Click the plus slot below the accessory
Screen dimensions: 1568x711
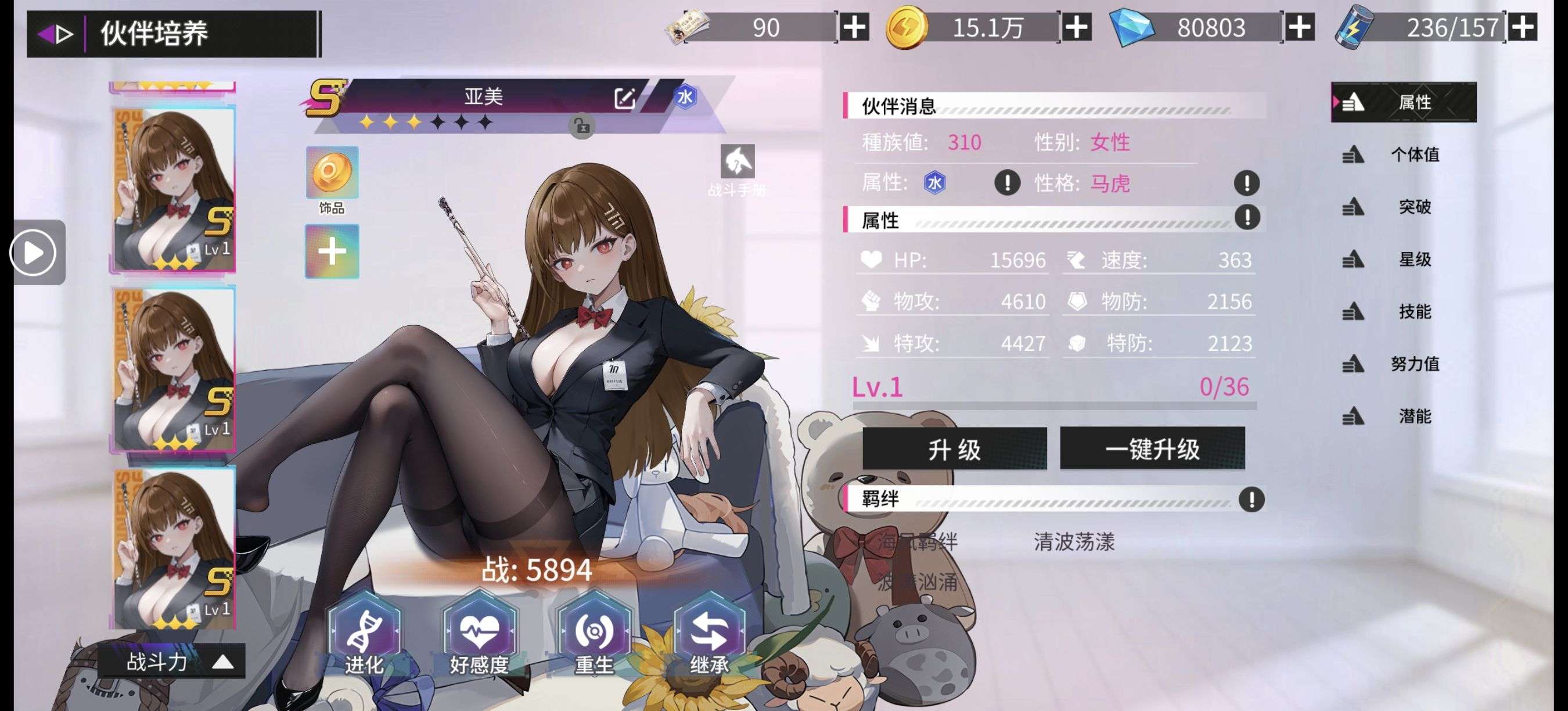point(332,251)
